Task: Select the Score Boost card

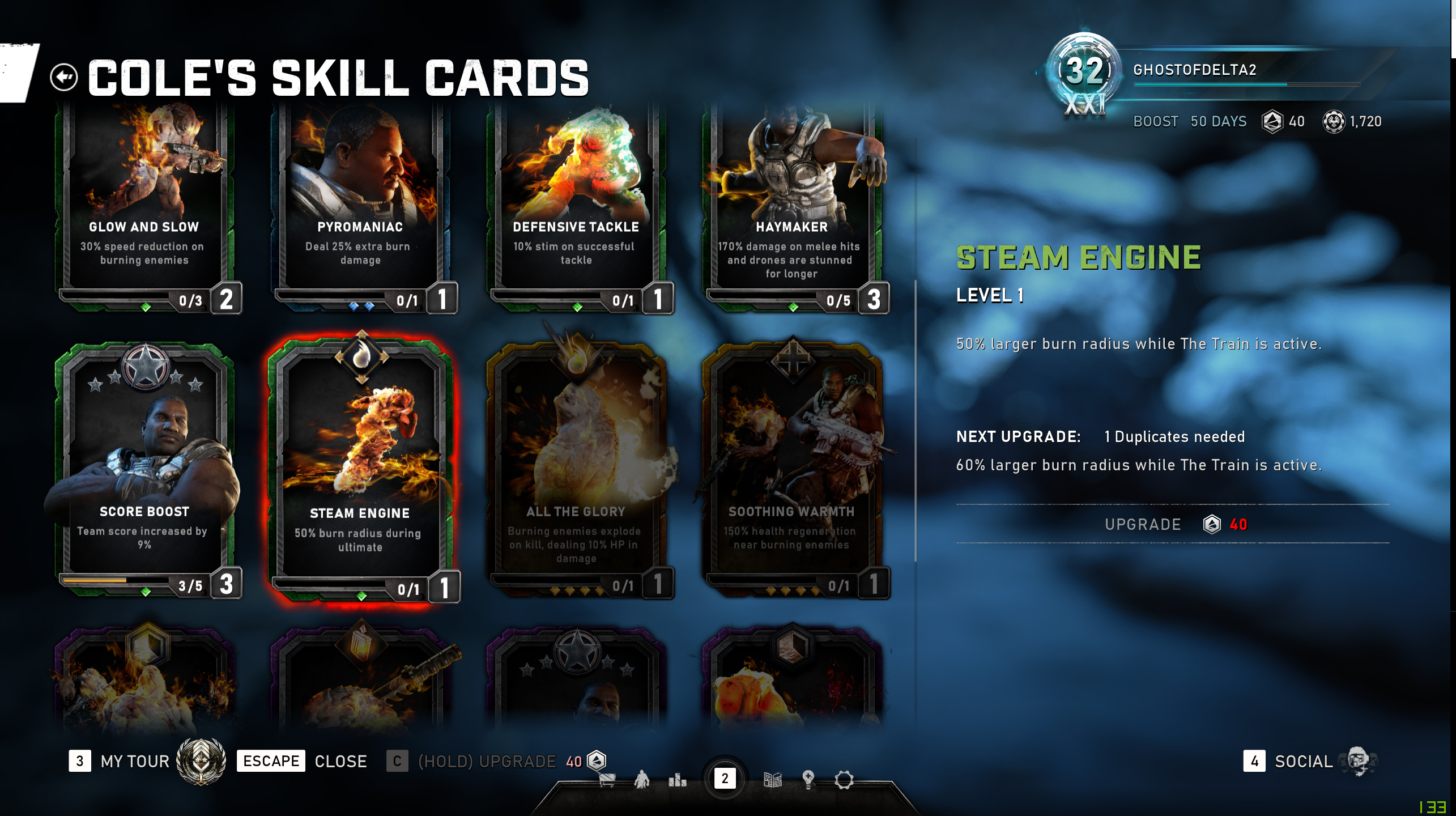Action: point(144,470)
